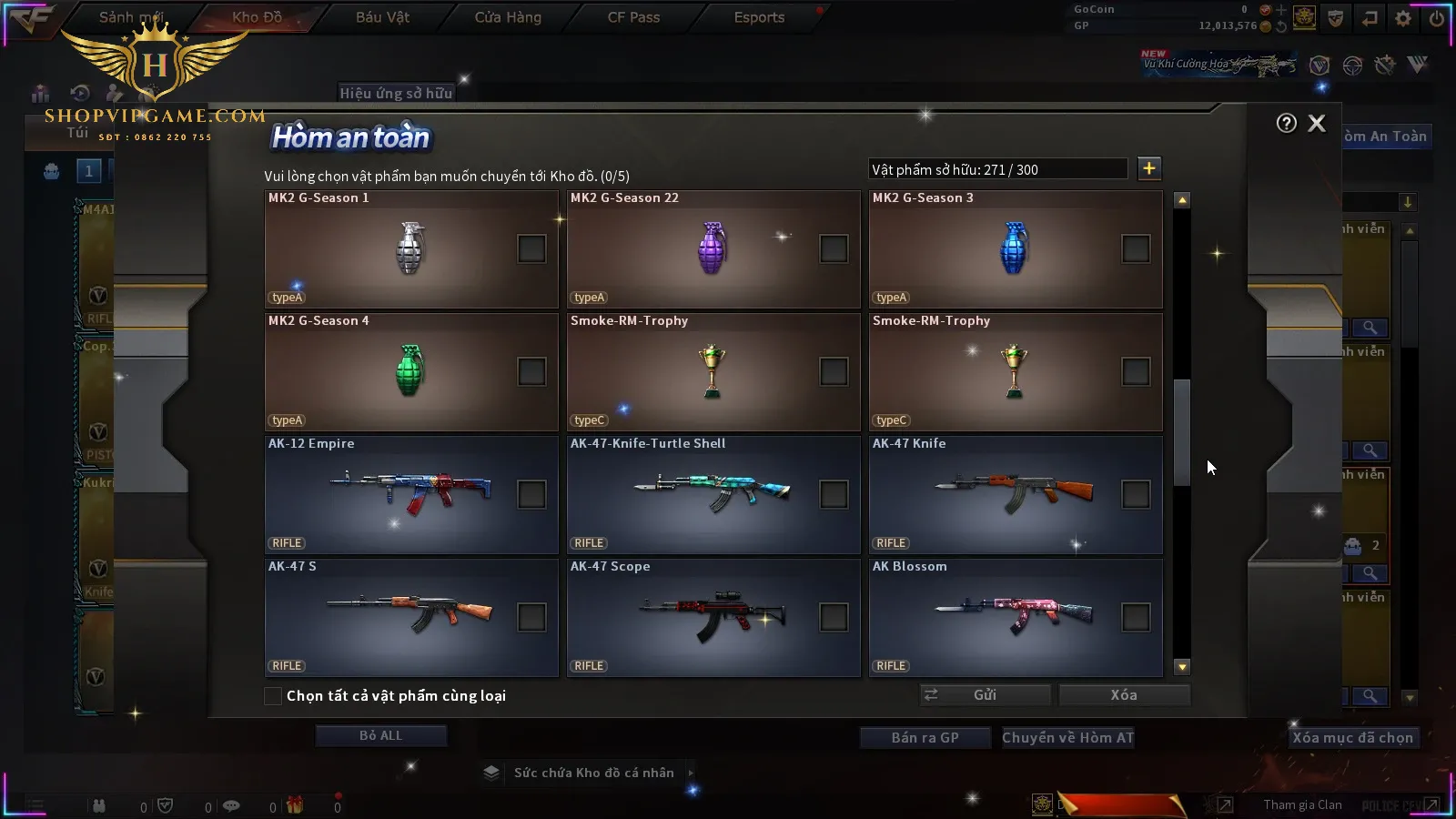
Task: Choose the AK-12 Empire rifle checkbox
Action: coord(531,494)
